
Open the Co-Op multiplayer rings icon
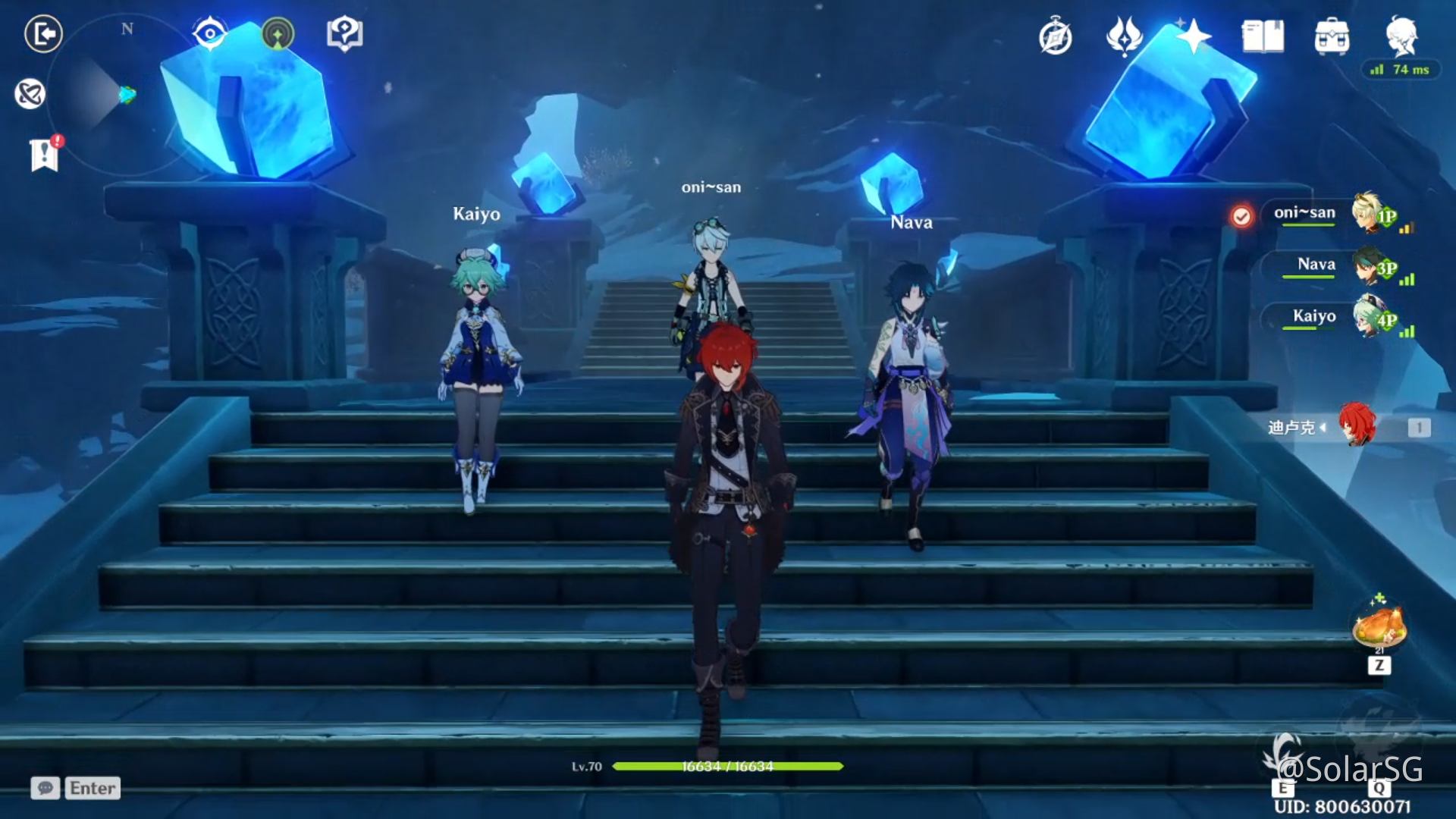30,94
